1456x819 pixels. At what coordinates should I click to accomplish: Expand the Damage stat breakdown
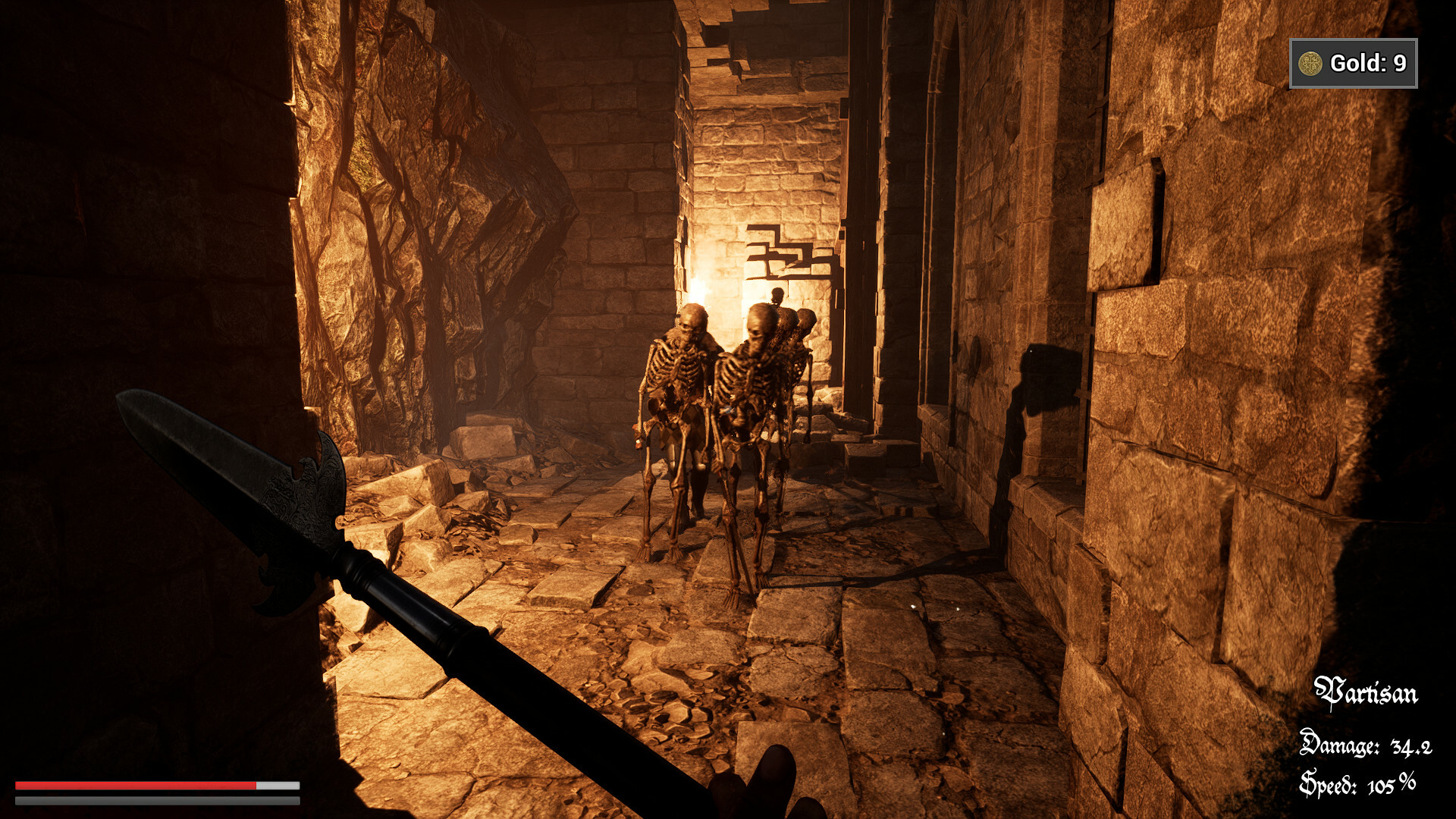1365,747
